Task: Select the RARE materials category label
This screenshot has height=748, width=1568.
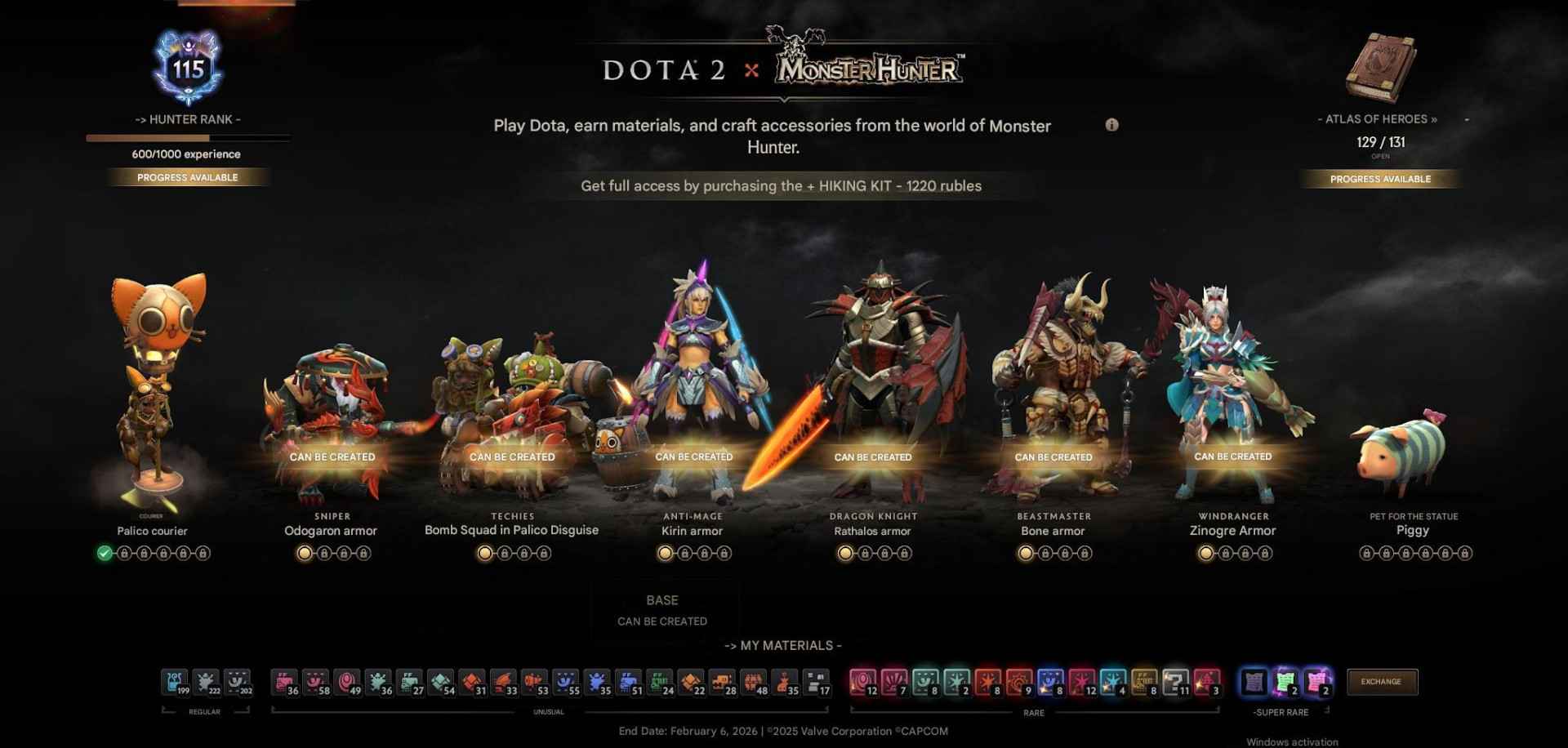Action: pyautogui.click(x=1034, y=712)
